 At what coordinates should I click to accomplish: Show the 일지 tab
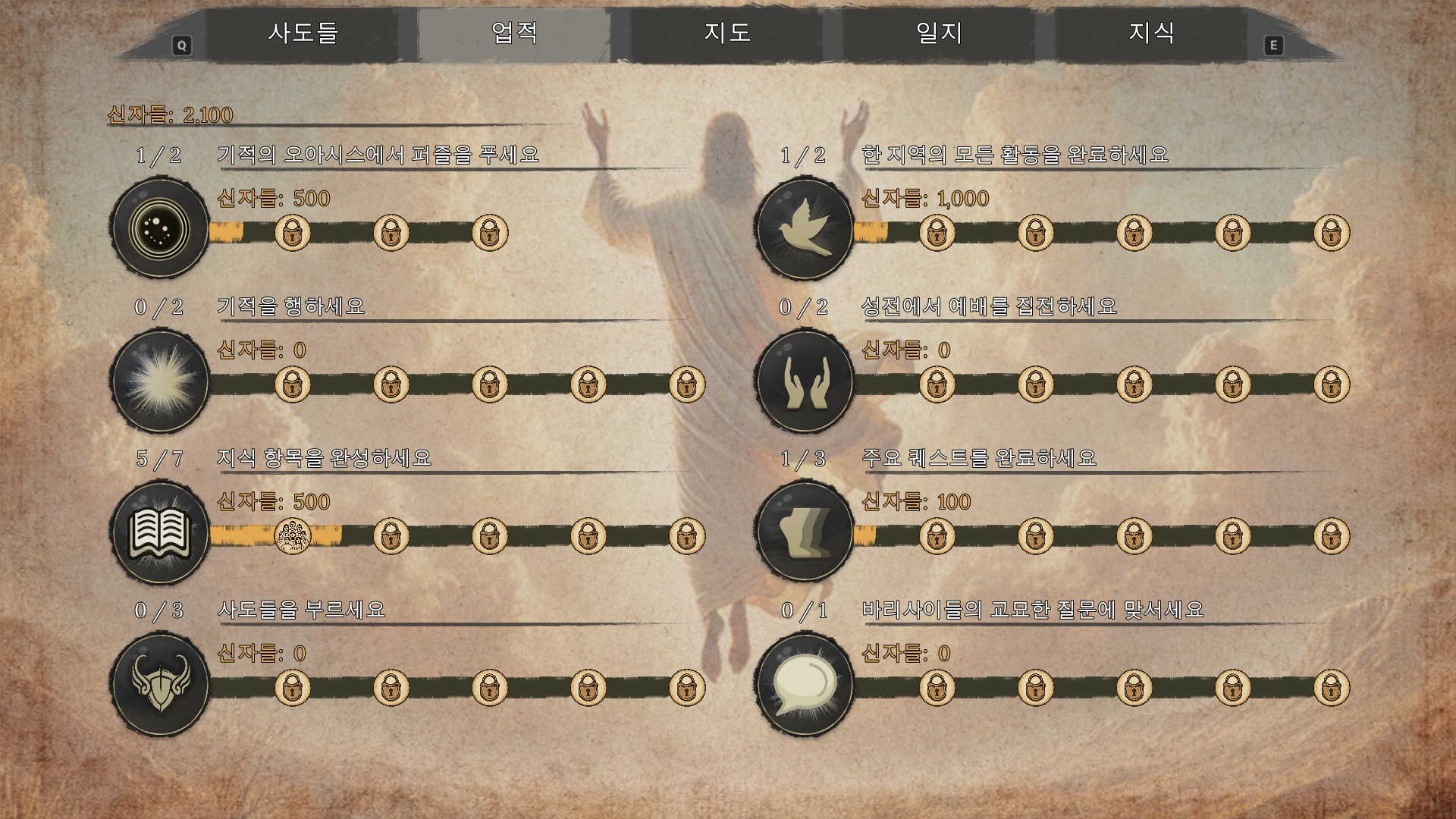click(939, 33)
